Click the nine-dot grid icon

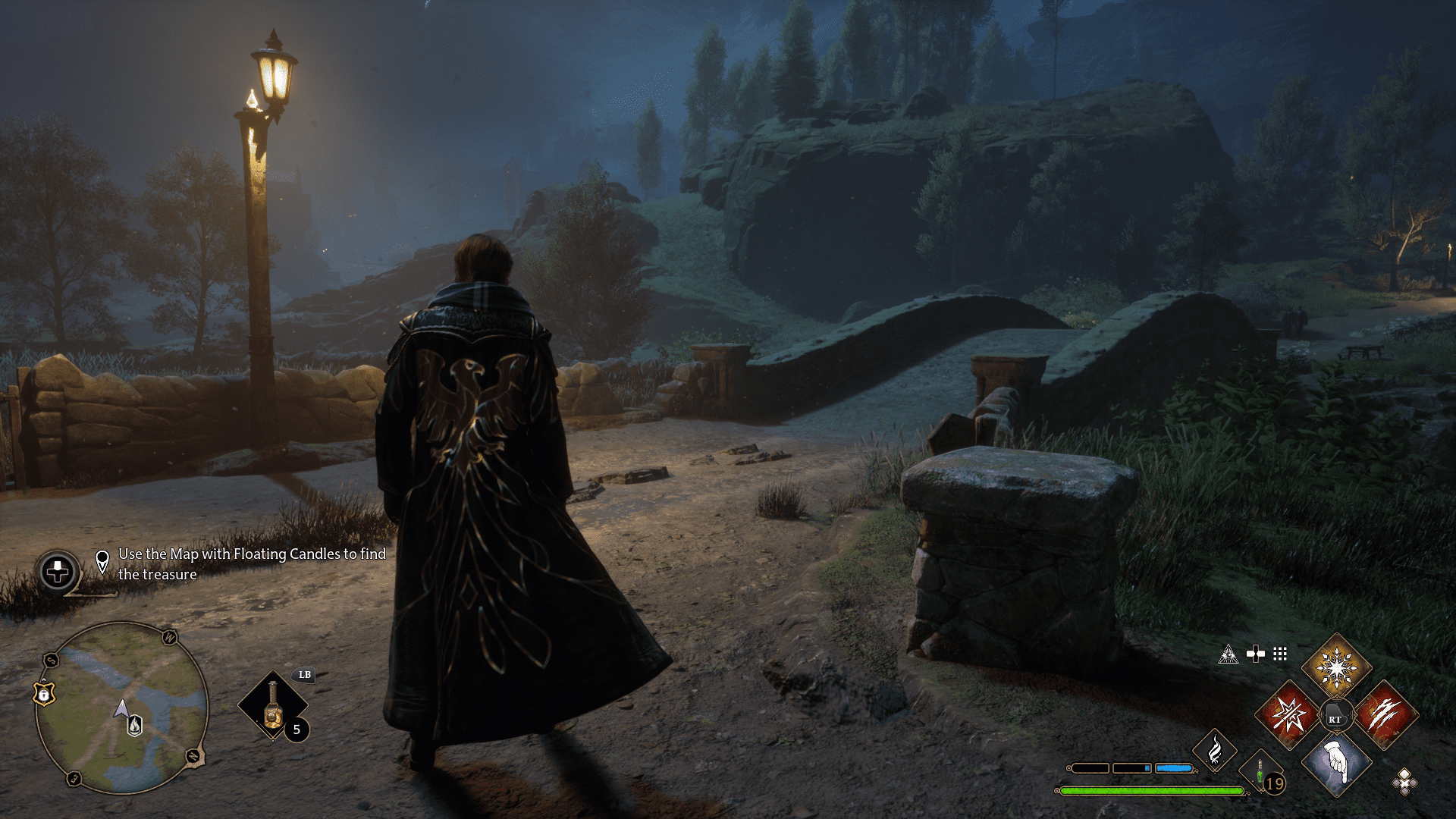point(1280,654)
